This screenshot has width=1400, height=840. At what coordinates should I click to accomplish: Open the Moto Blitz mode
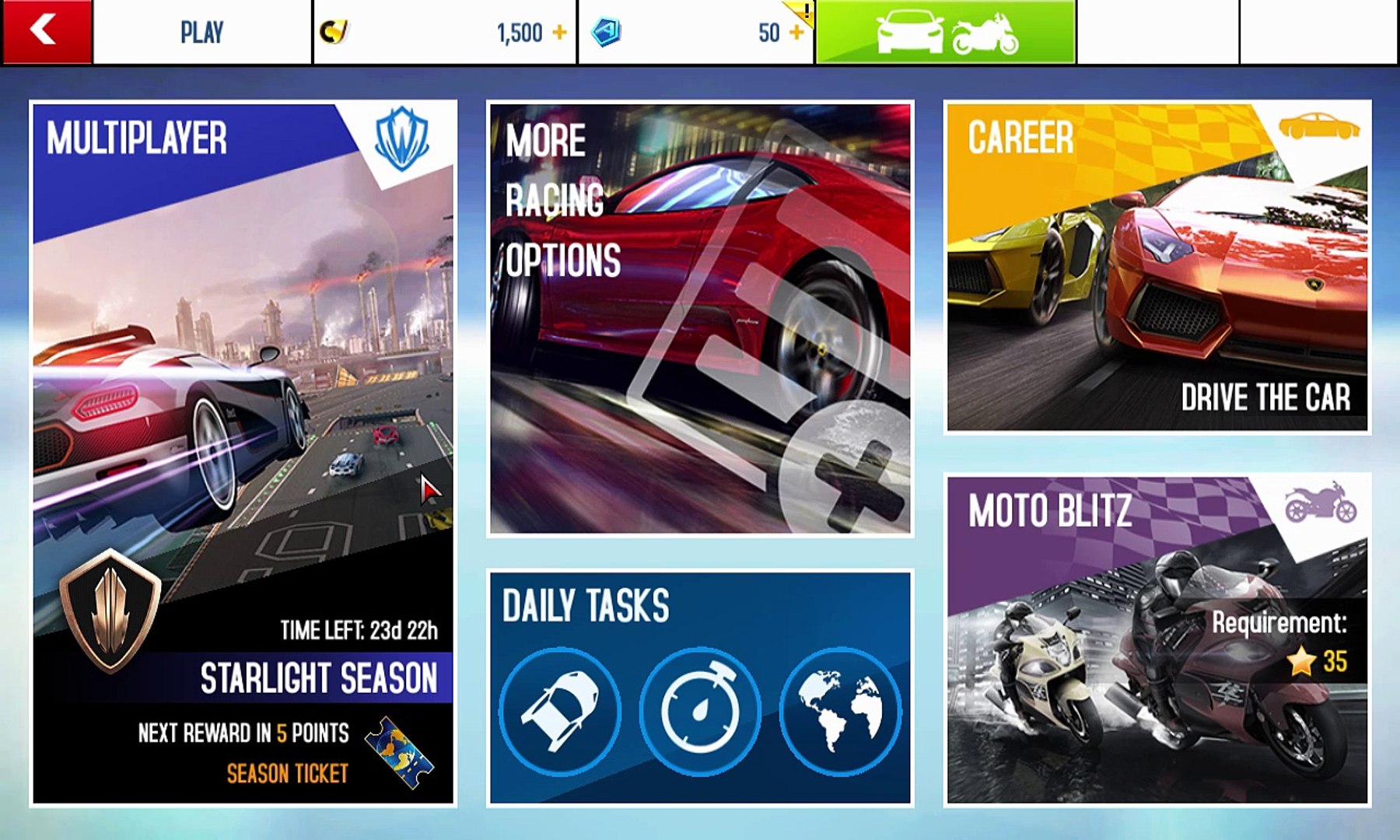point(1157,639)
